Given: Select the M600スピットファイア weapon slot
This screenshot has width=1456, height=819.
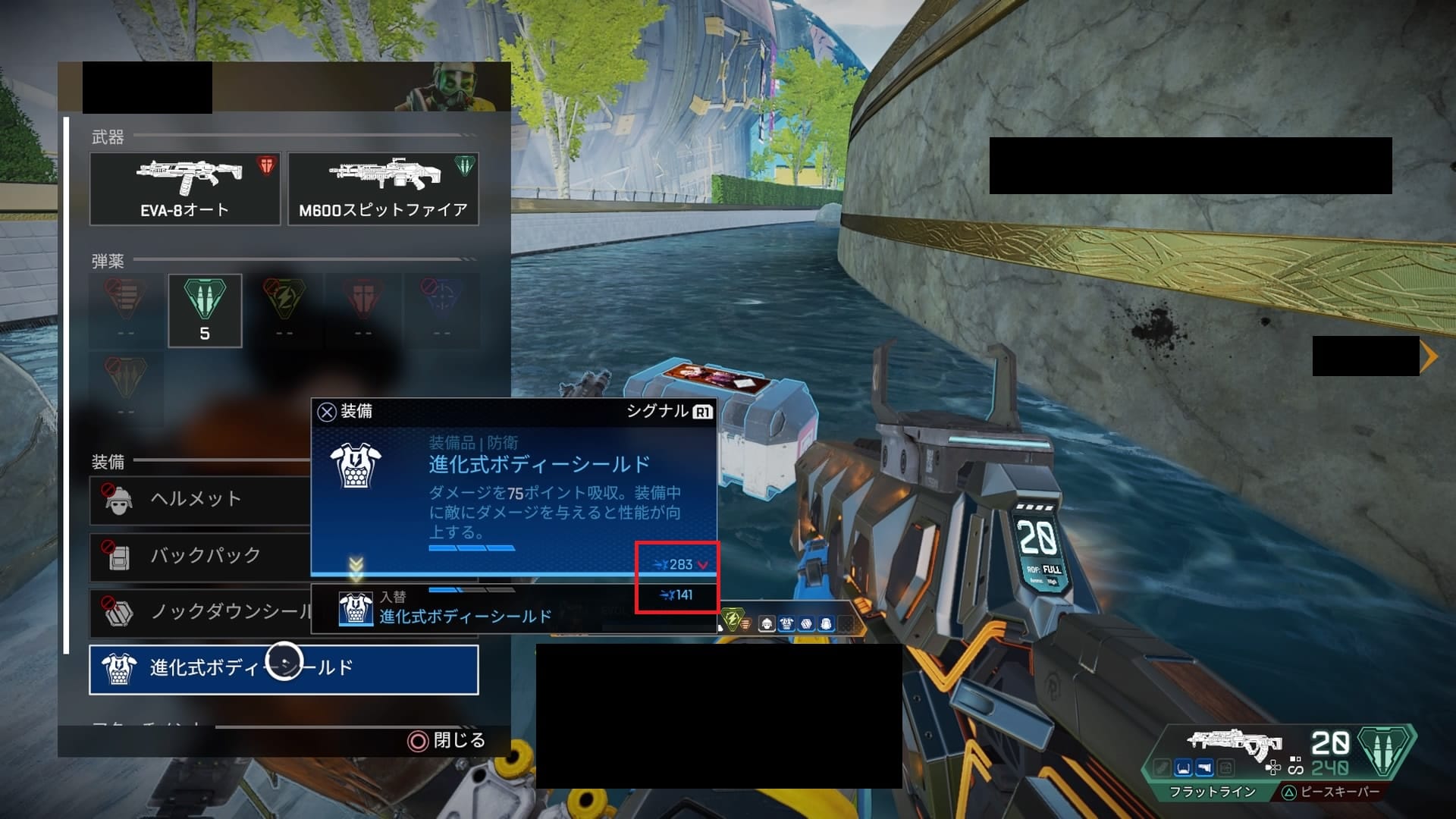Looking at the screenshot, I should click(383, 189).
